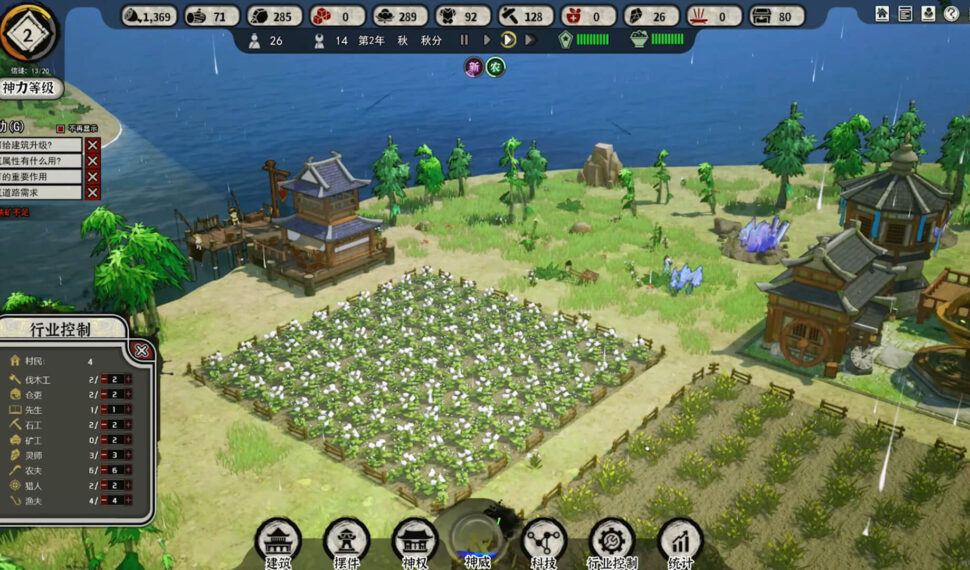Open the 属性有什么用? hint
970x570 pixels.
tap(35, 161)
